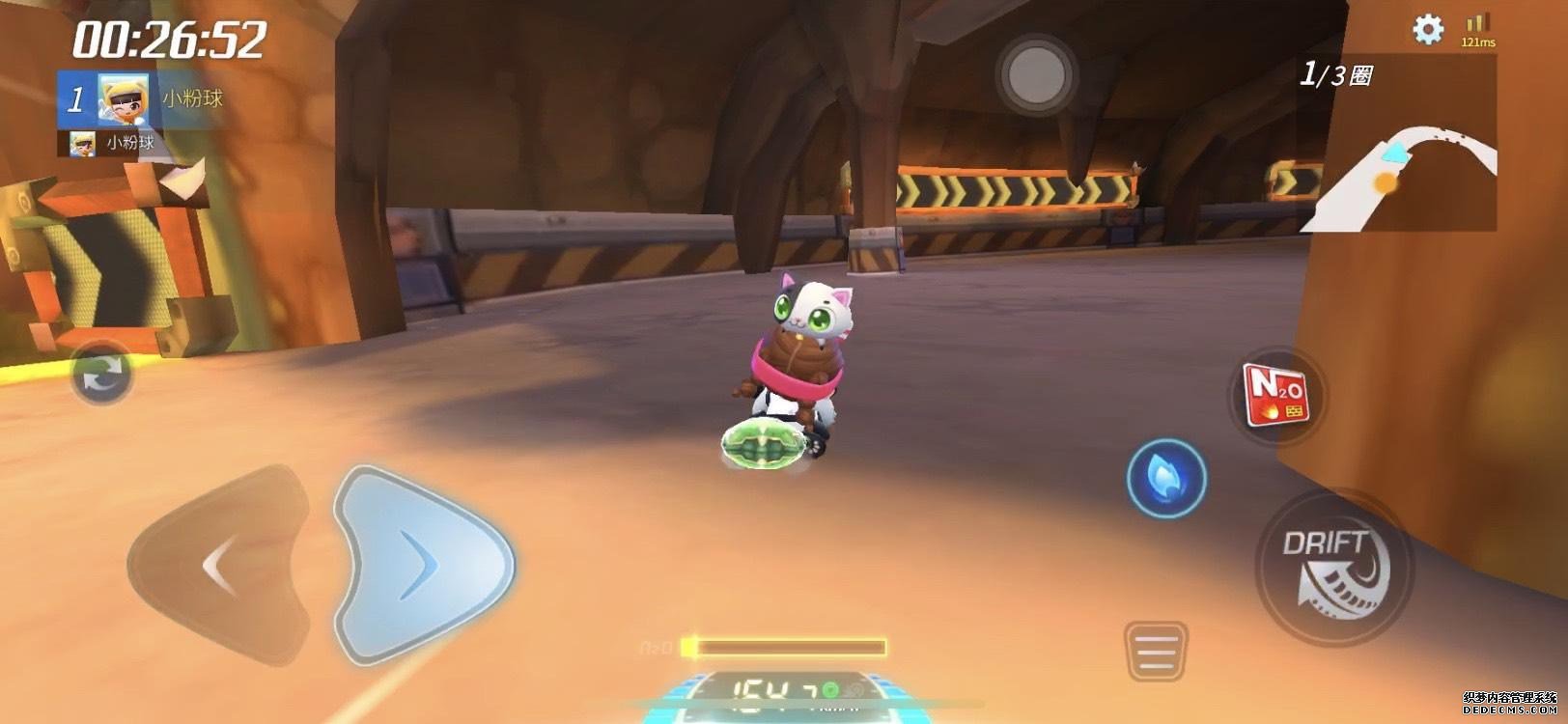Open the settings gear in the top-right corner
Image resolution: width=1568 pixels, height=724 pixels.
tap(1426, 31)
